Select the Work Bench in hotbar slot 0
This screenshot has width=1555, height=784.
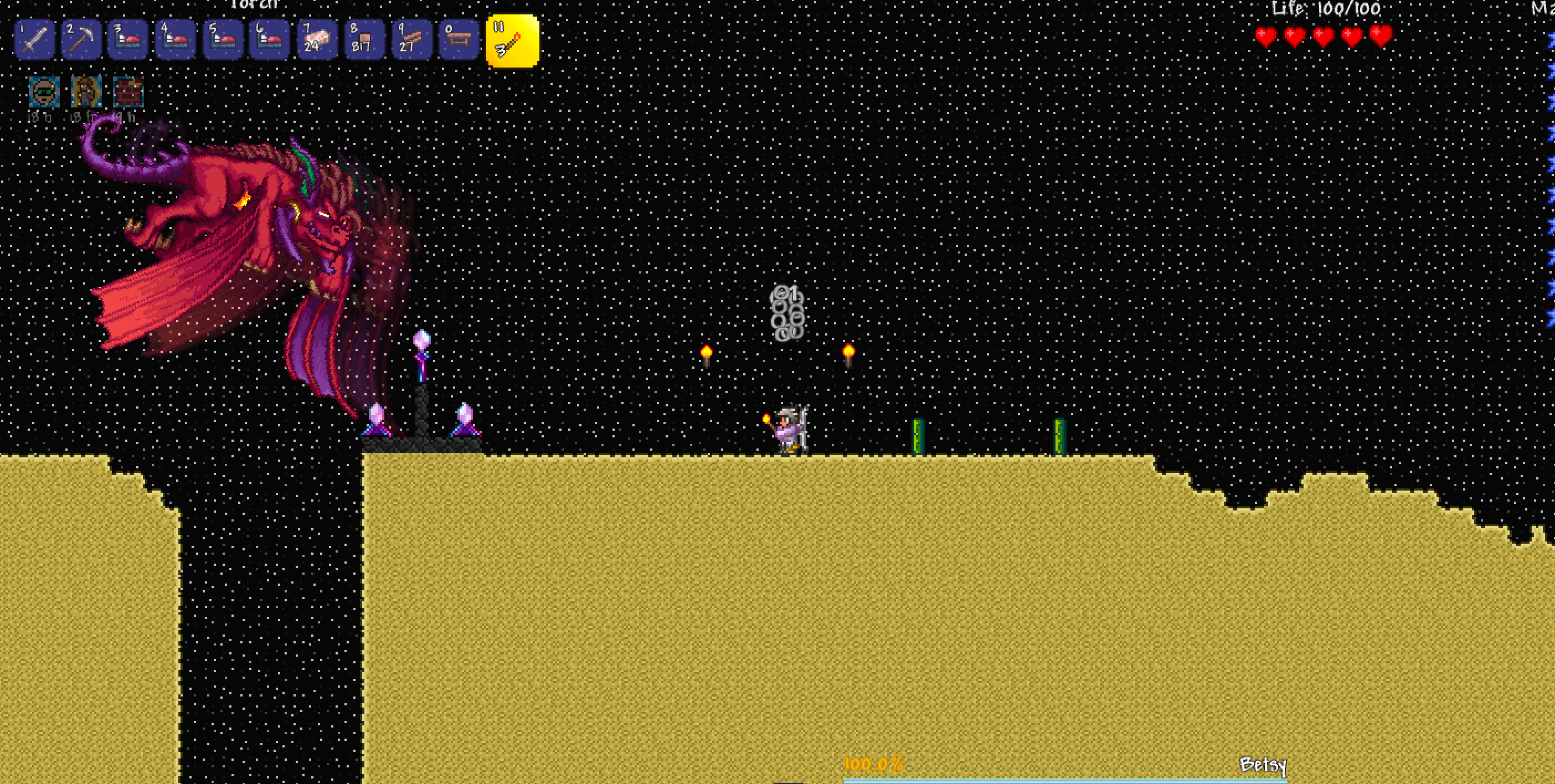pyautogui.click(x=459, y=39)
